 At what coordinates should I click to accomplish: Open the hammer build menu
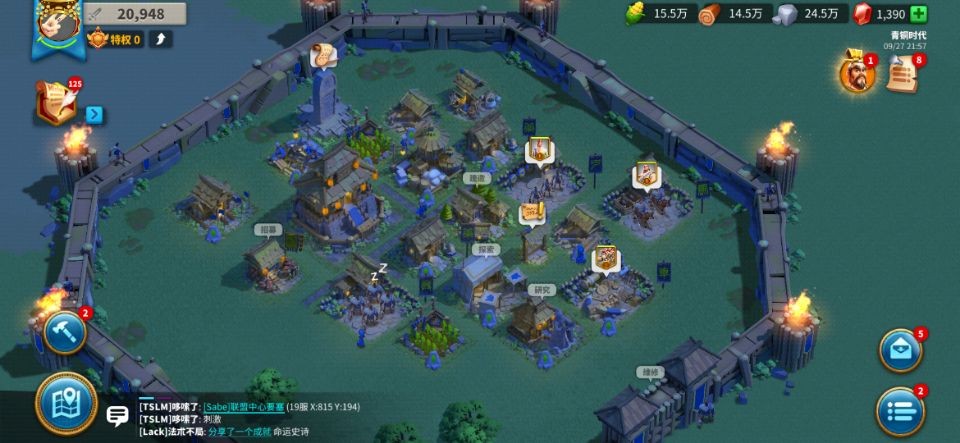tap(65, 332)
